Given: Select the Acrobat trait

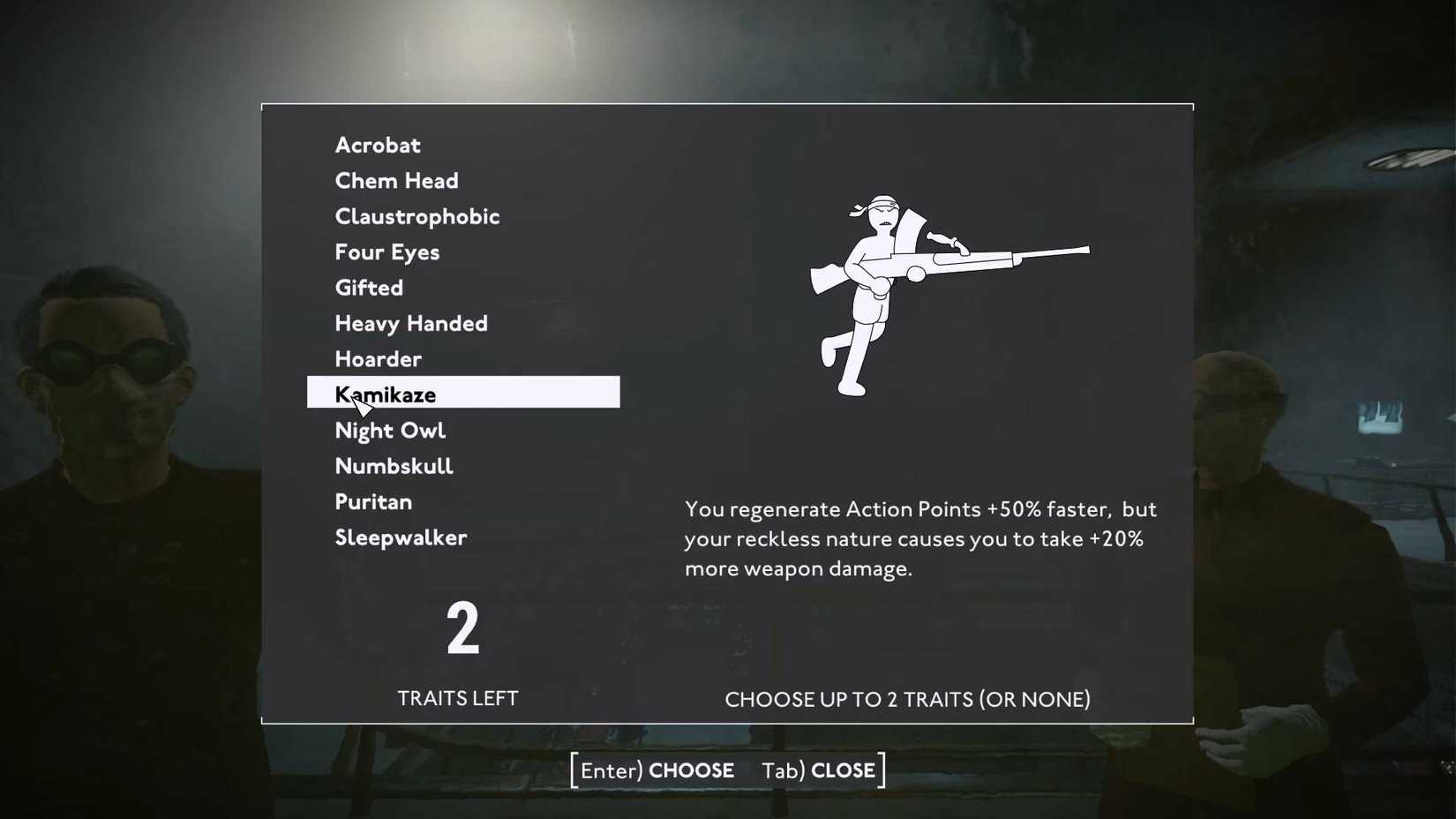Looking at the screenshot, I should click(377, 145).
